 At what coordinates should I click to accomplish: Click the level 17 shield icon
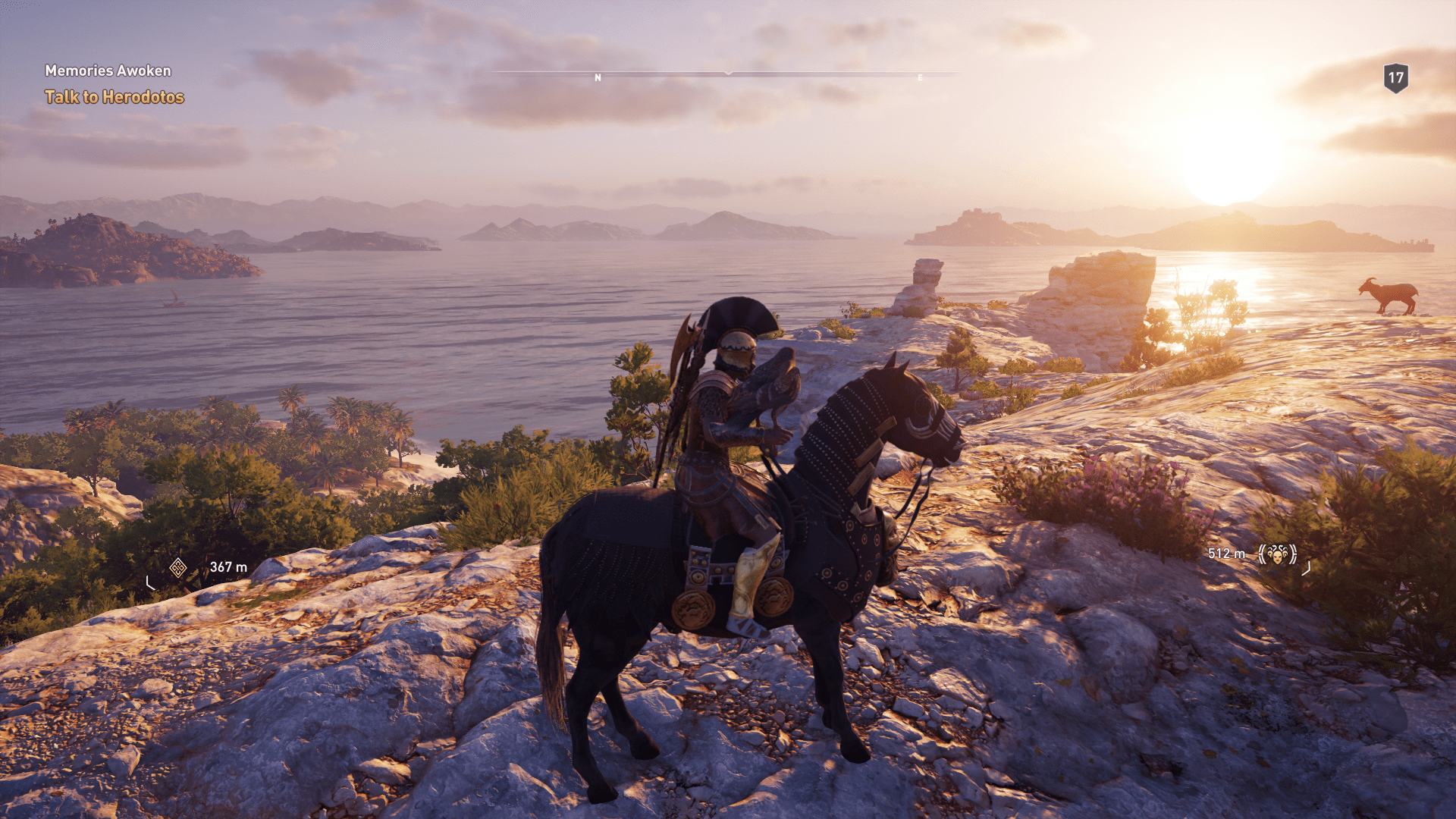coord(1395,76)
